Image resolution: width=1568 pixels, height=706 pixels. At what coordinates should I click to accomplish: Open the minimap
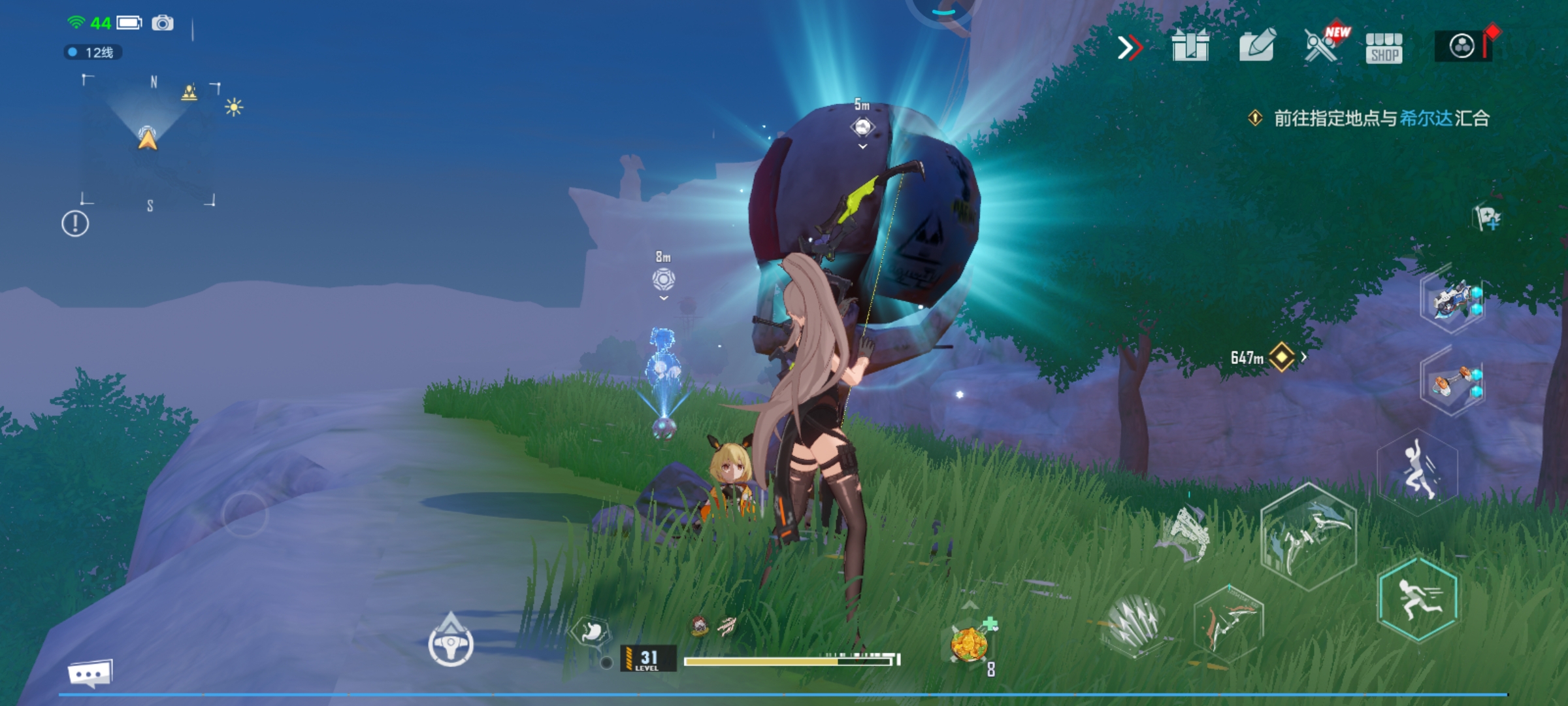point(148,141)
